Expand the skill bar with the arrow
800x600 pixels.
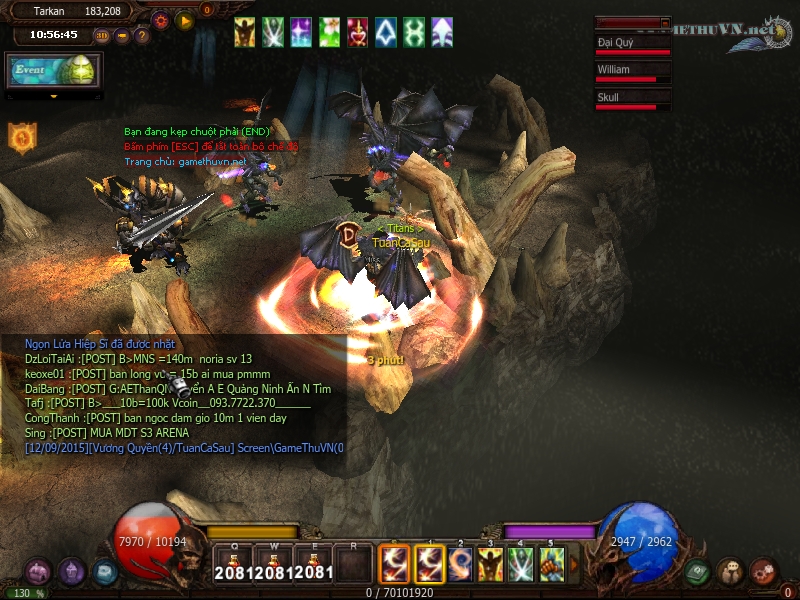coord(573,565)
